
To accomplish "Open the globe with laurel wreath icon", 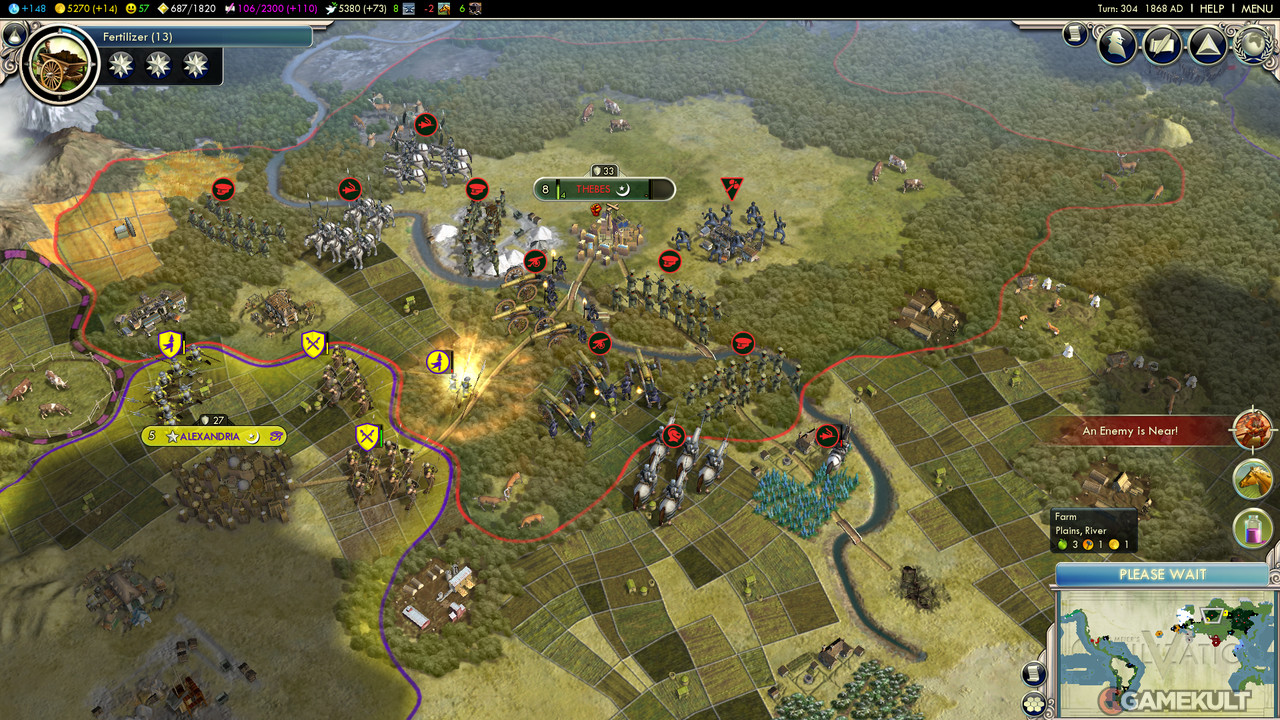I will tap(1253, 44).
